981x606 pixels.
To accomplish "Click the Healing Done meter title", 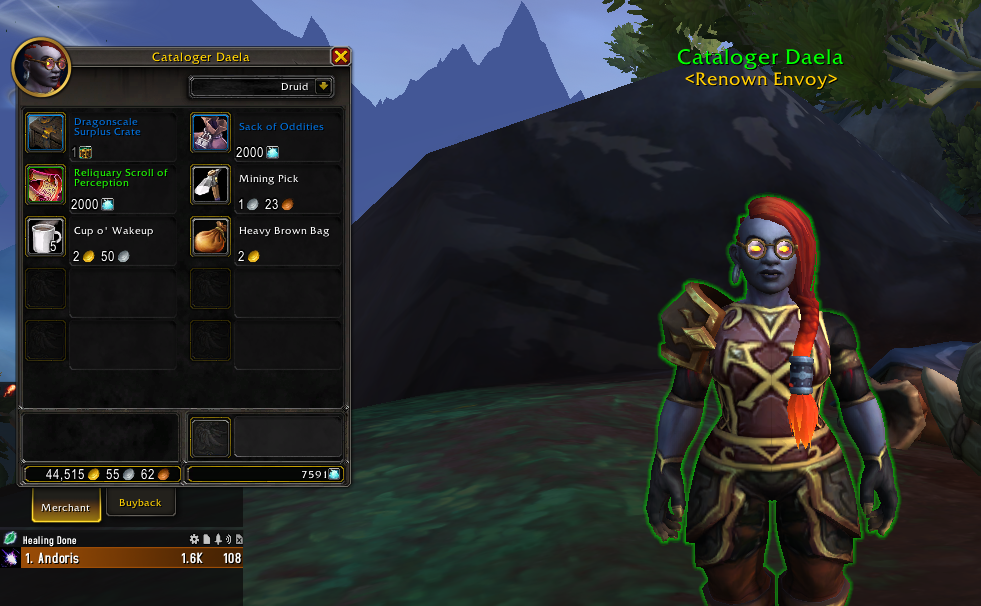I will pos(52,540).
